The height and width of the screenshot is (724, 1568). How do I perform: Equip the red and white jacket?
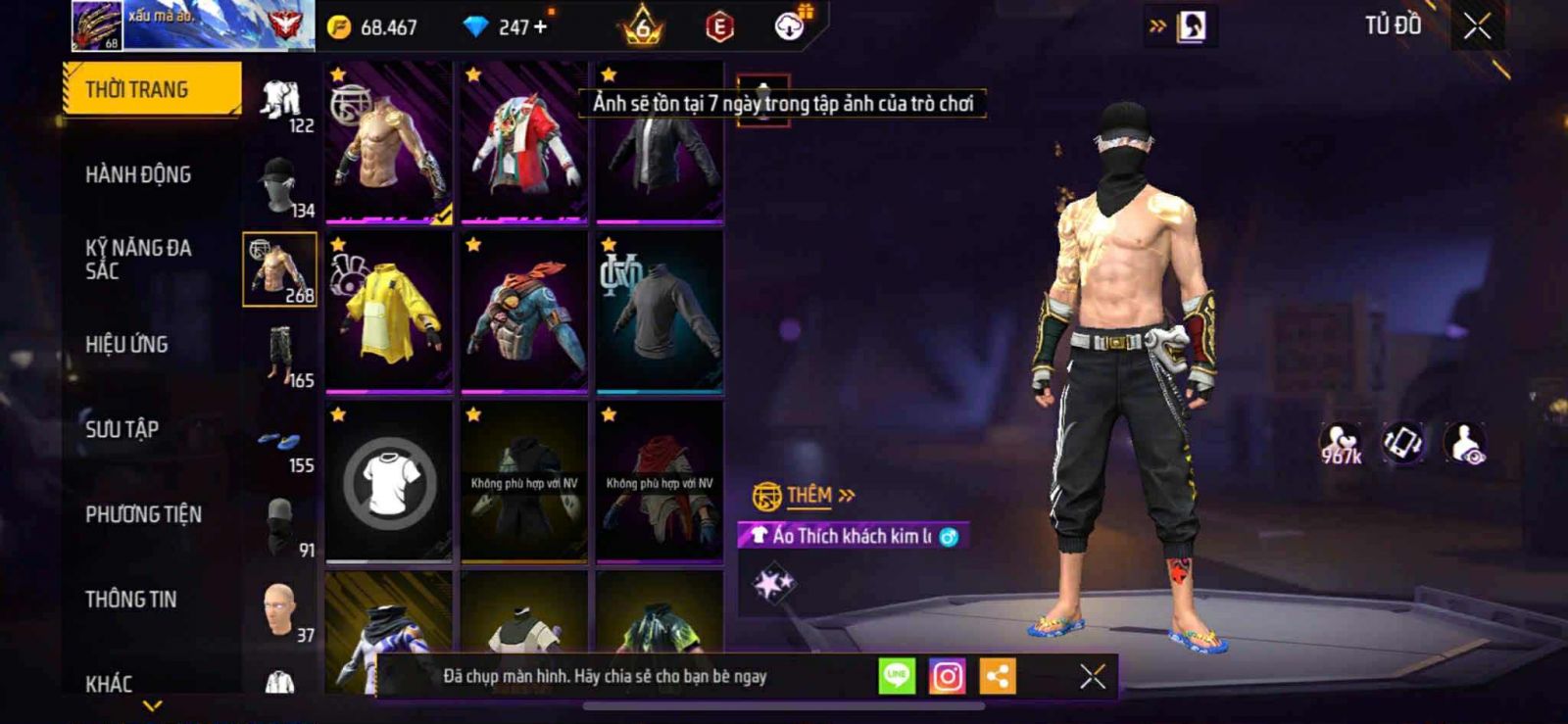[x=524, y=143]
